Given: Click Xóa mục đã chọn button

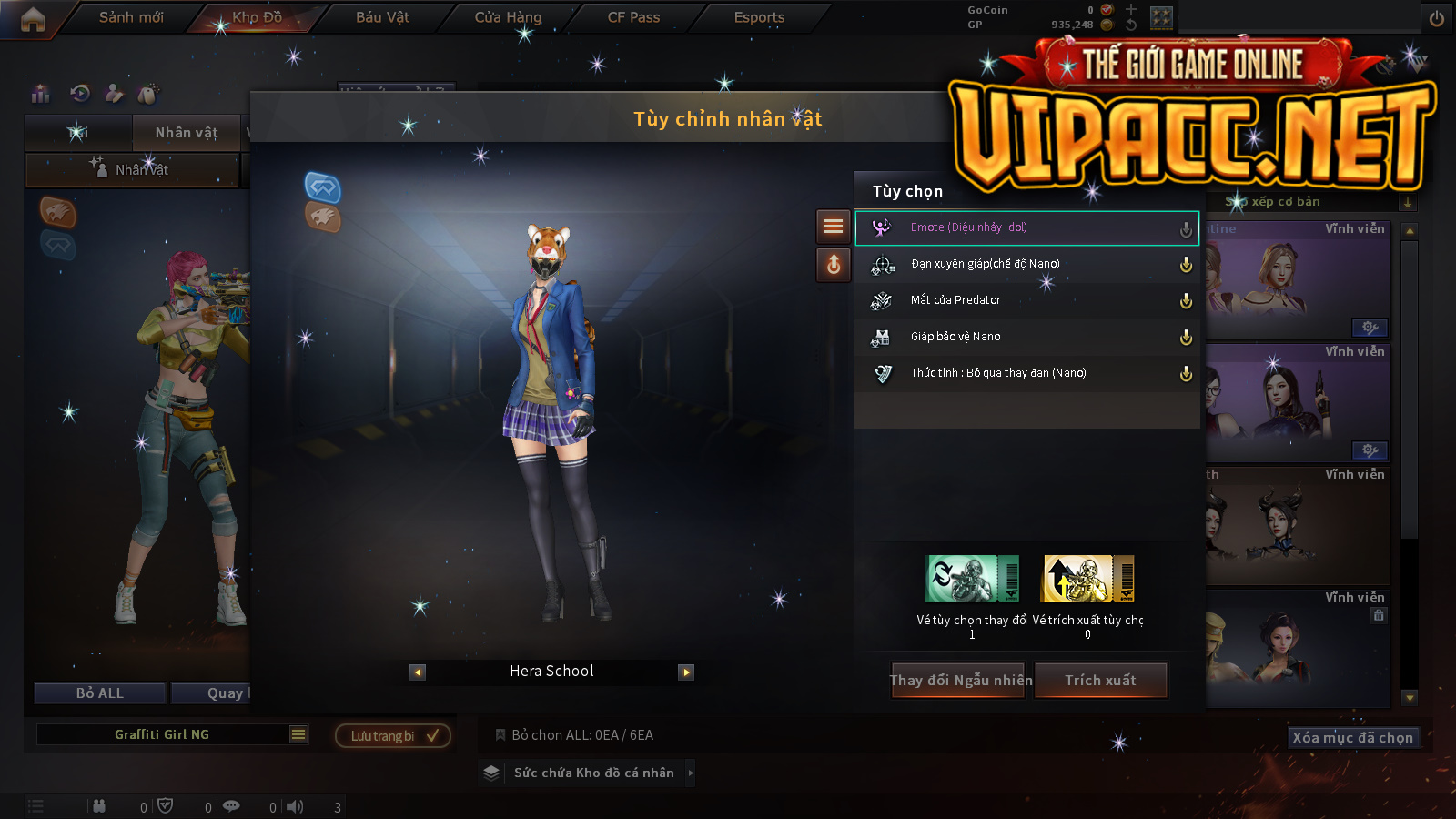Looking at the screenshot, I should click(1353, 737).
